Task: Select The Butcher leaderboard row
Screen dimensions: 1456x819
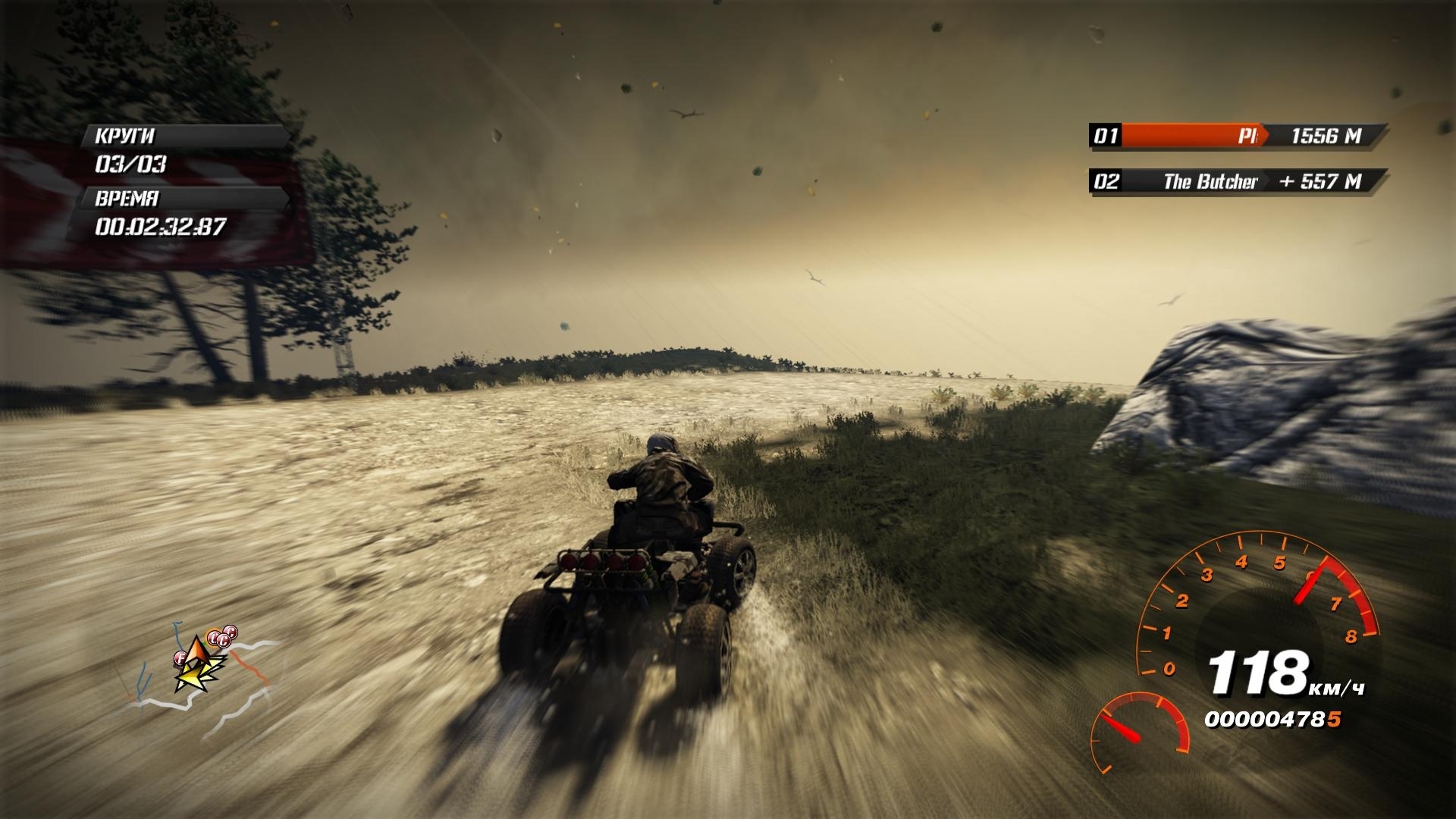Action: (1238, 181)
